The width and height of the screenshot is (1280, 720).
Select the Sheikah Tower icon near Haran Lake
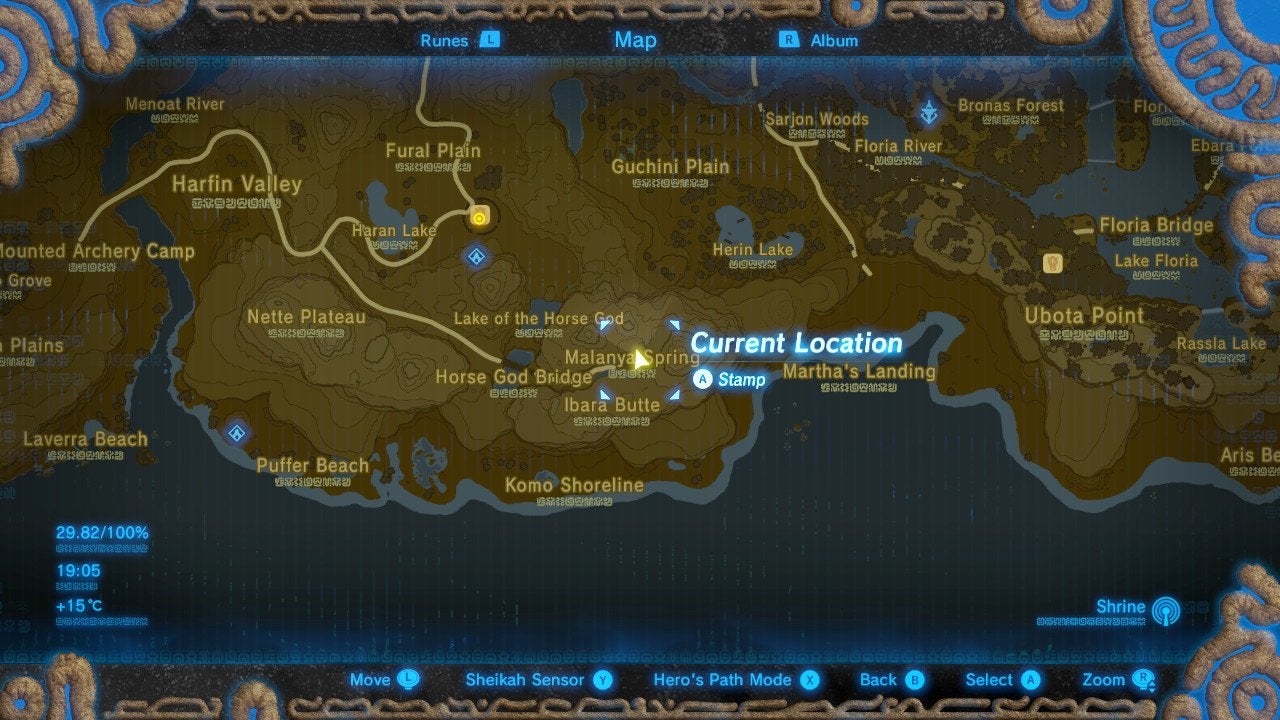(480, 213)
